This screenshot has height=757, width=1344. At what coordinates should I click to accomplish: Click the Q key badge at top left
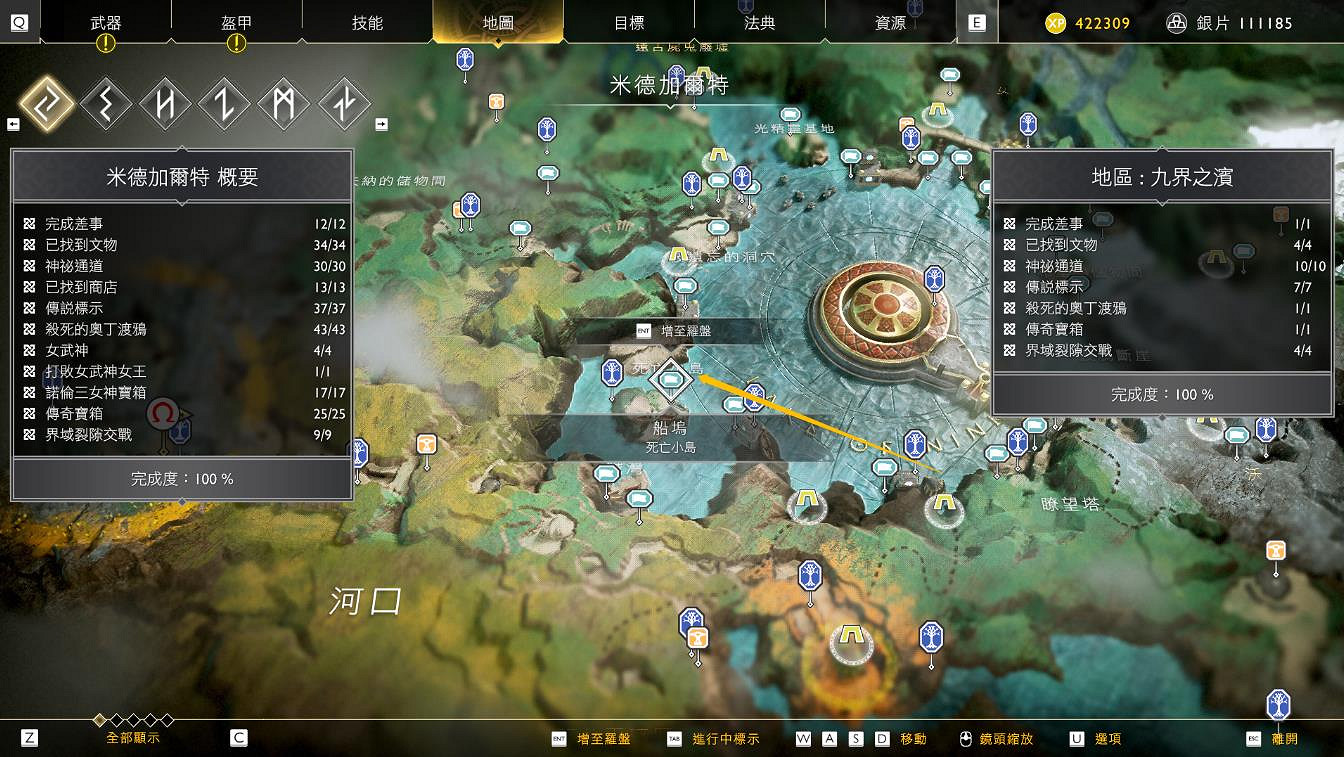point(19,22)
